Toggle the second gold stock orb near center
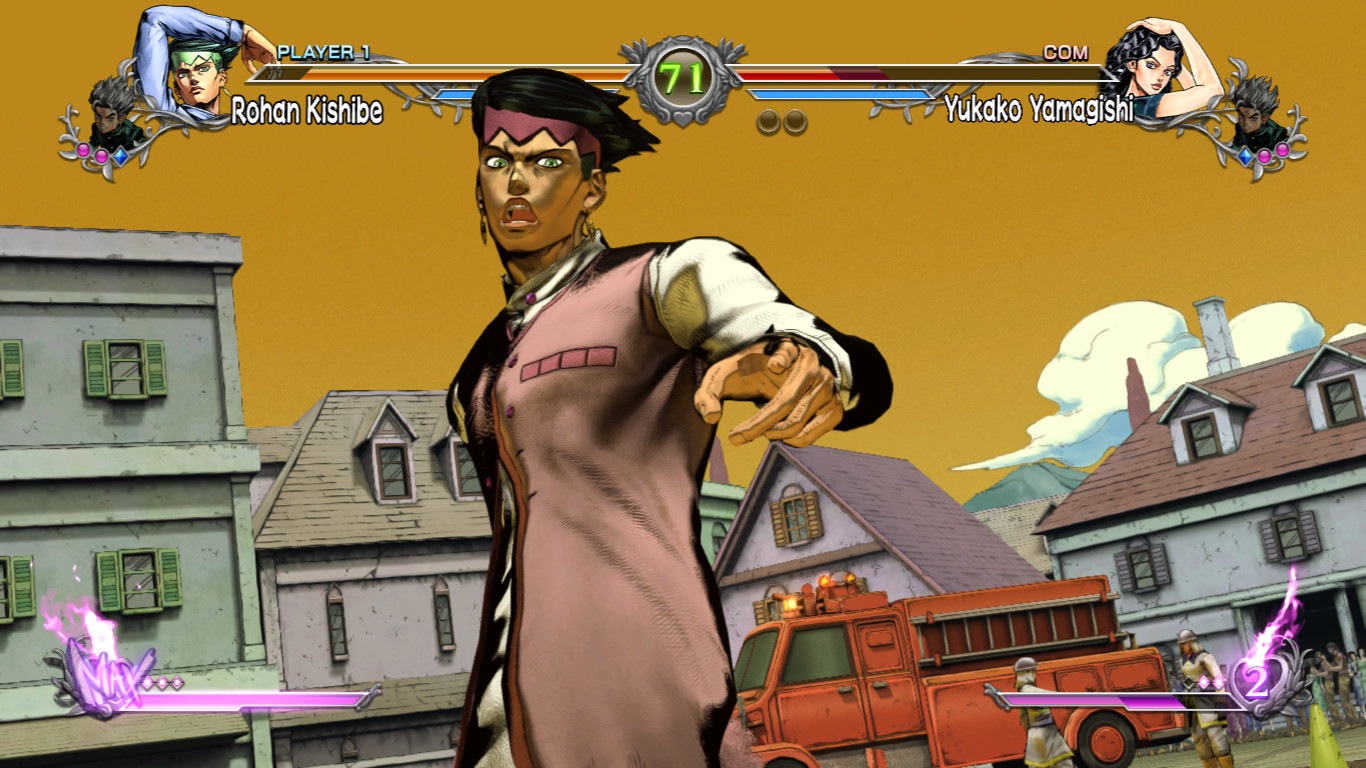1366x768 pixels. click(793, 121)
